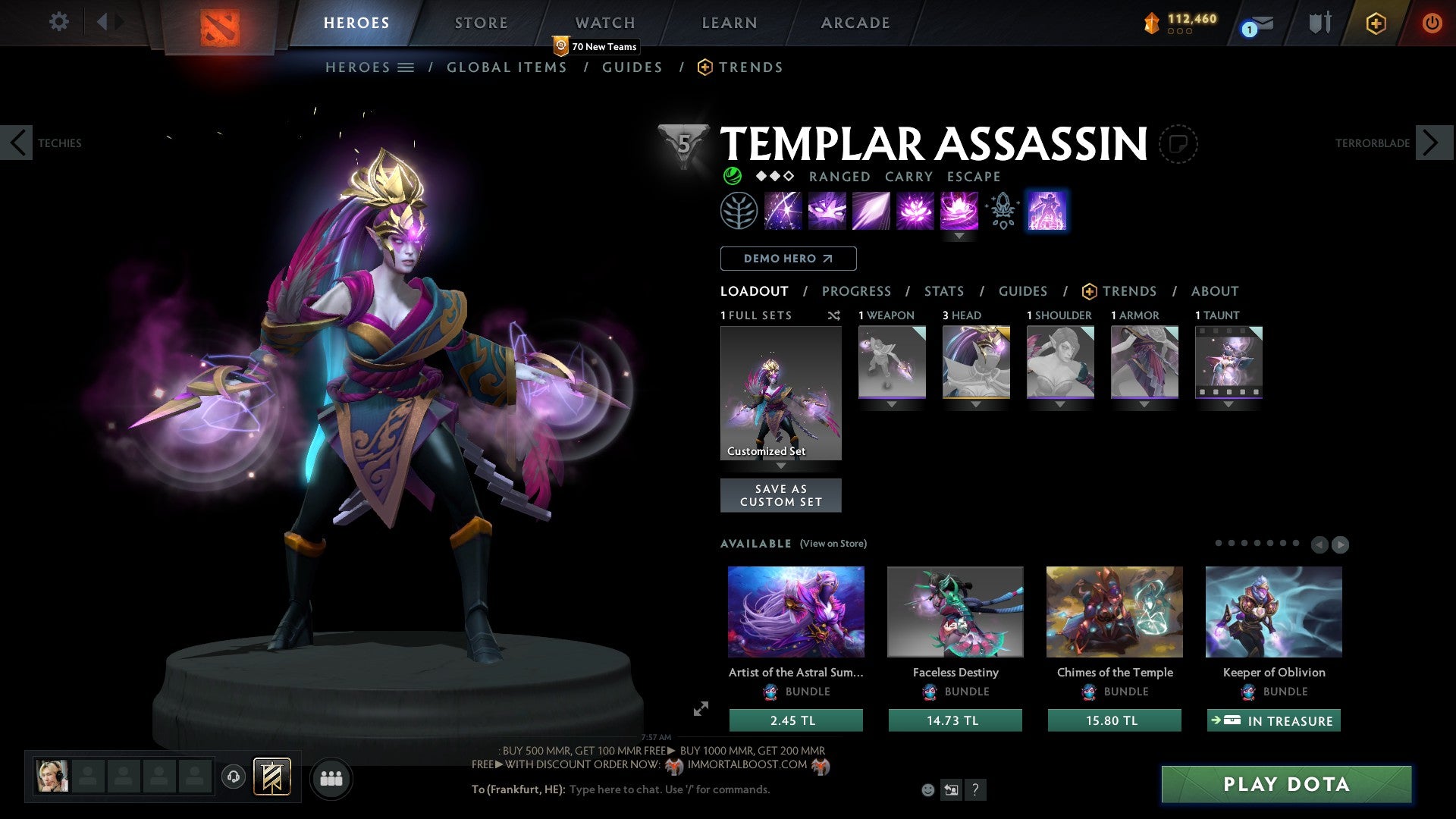
Task: Click the DEMO HERO button
Action: coord(787,258)
